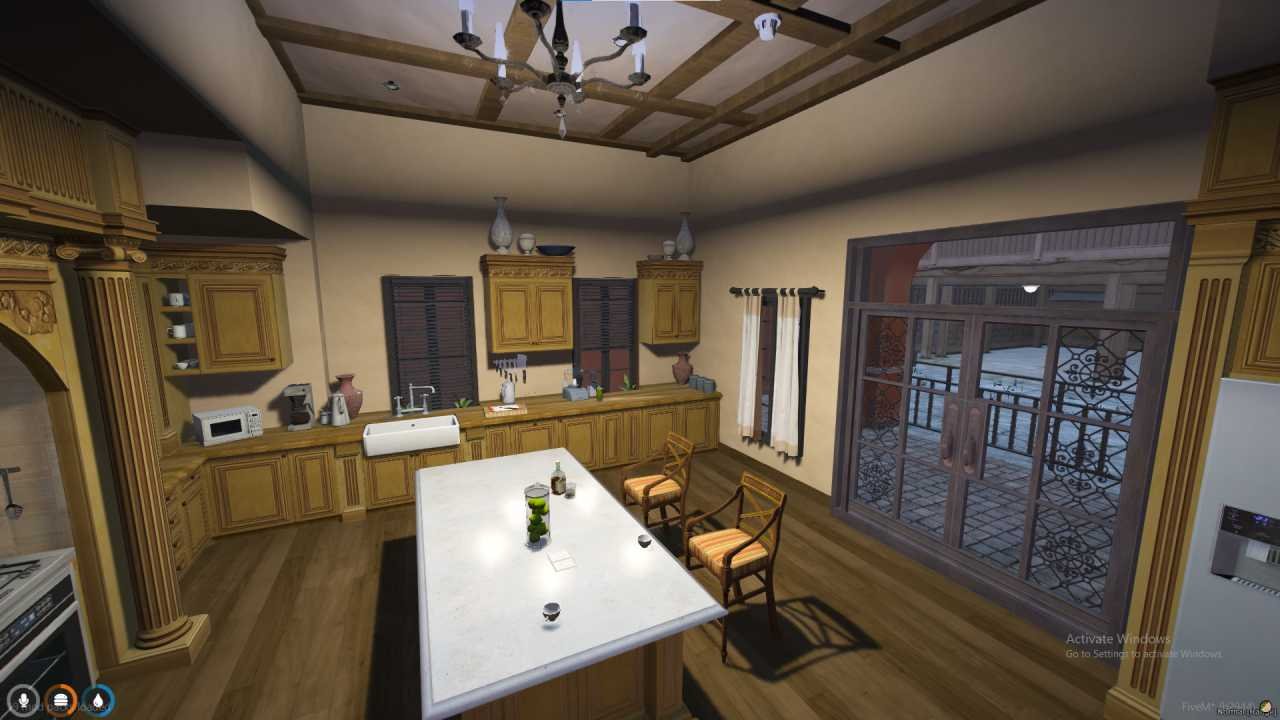Image resolution: width=1280 pixels, height=720 pixels.
Task: Click the microphone voice chat icon
Action: coord(24,701)
